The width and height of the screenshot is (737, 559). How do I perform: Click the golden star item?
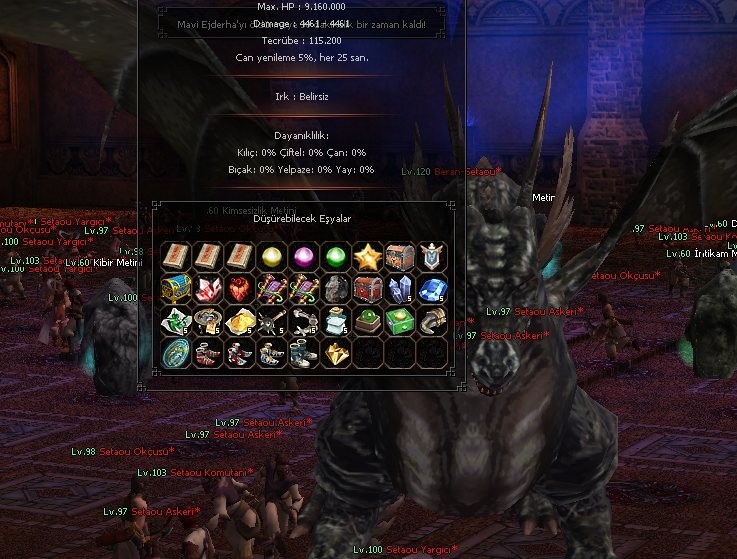[x=367, y=256]
